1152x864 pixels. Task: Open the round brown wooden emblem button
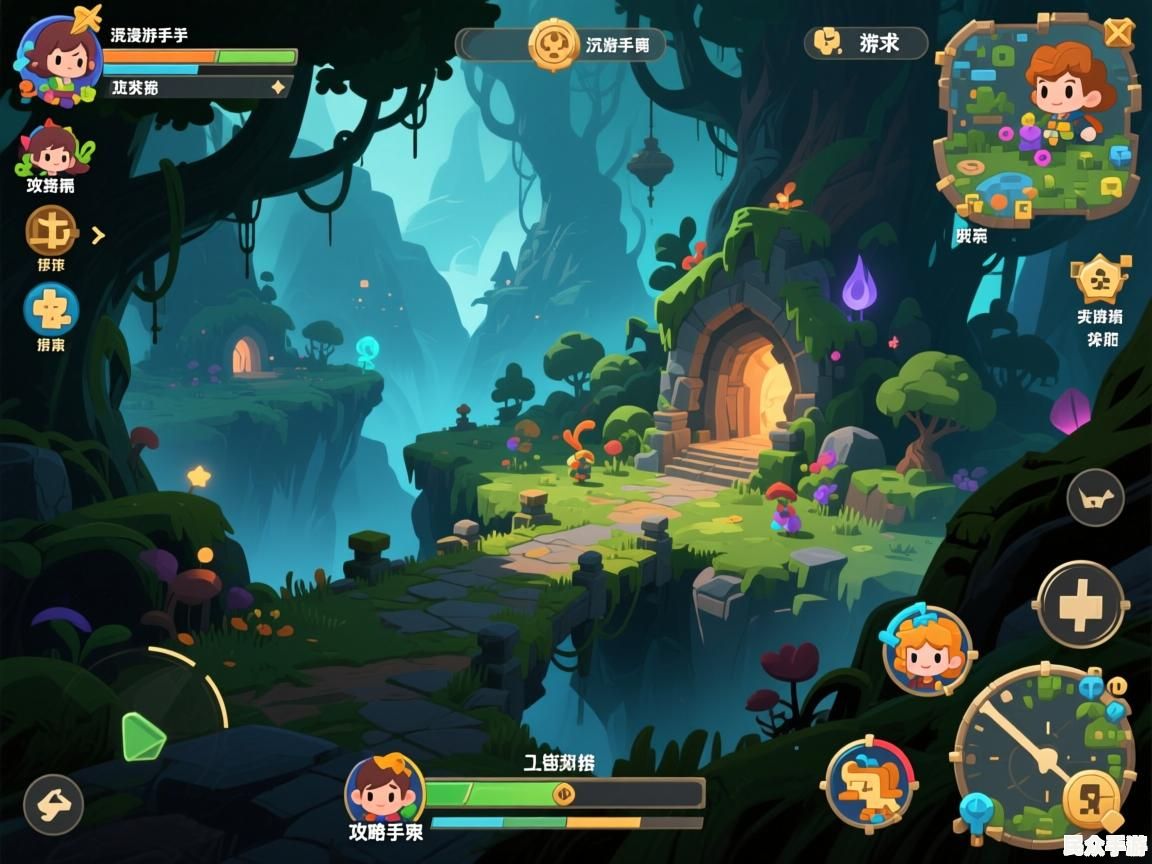point(51,231)
